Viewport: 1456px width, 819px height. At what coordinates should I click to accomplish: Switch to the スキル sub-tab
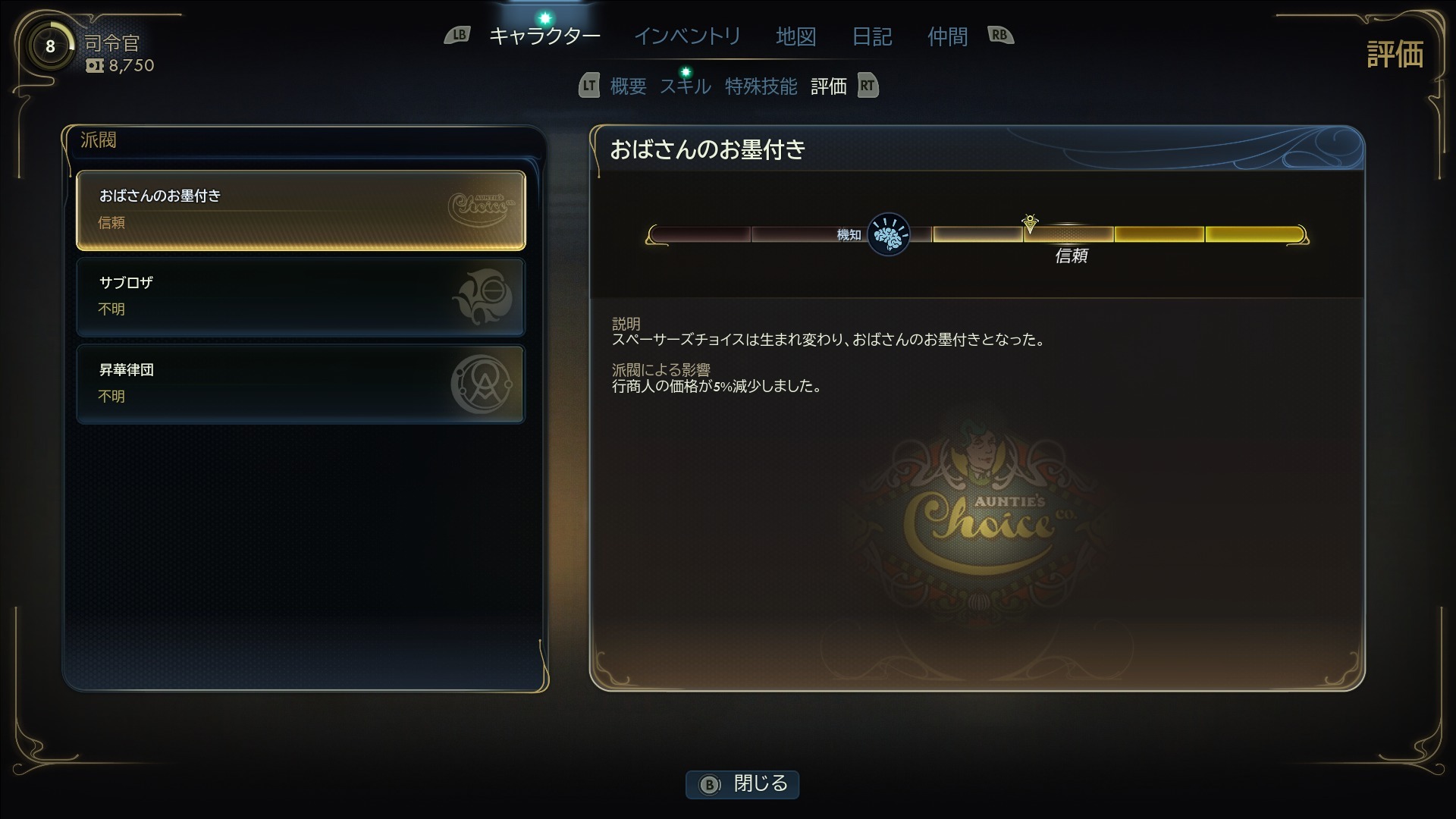pyautogui.click(x=685, y=86)
